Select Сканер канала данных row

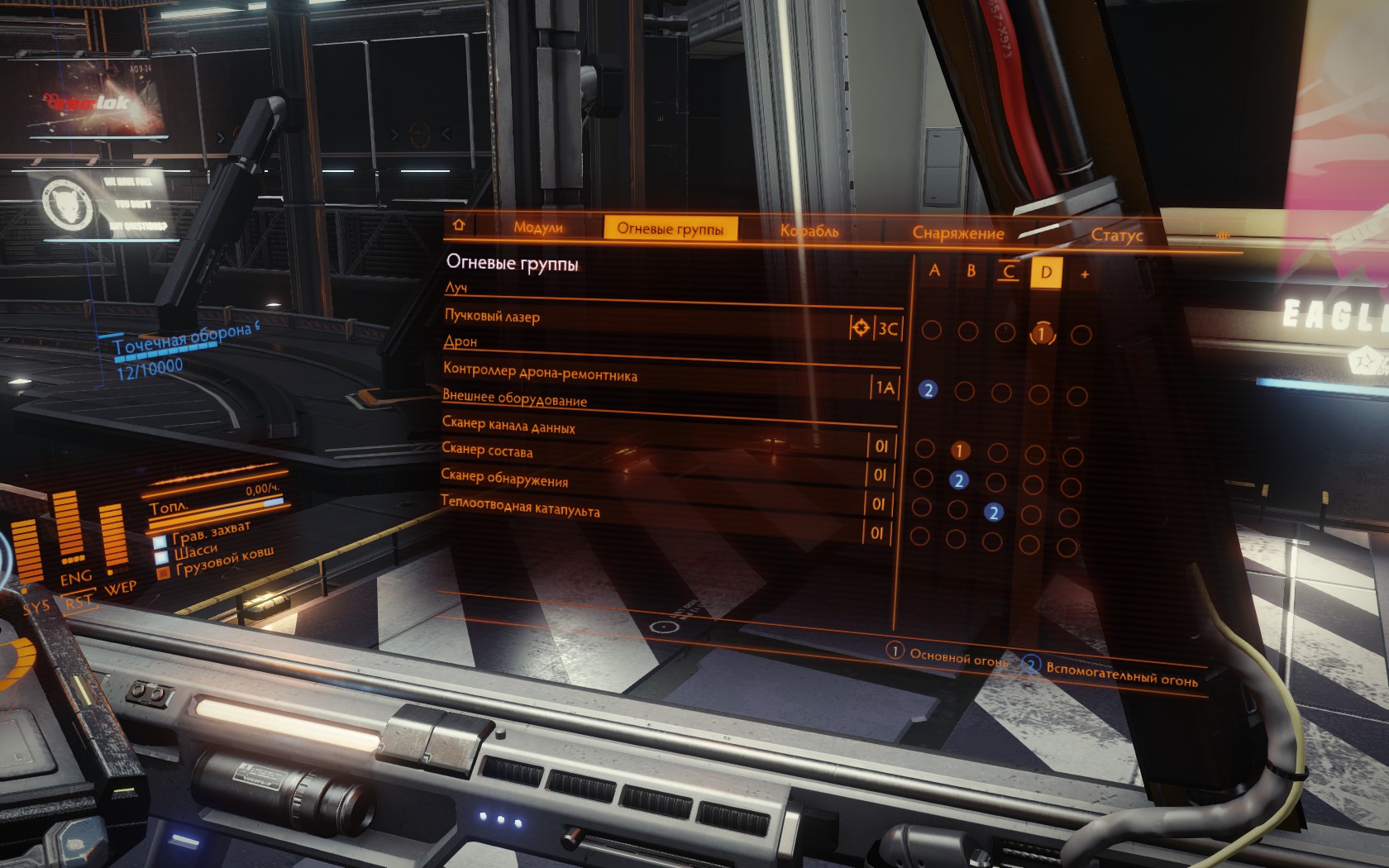click(x=508, y=426)
